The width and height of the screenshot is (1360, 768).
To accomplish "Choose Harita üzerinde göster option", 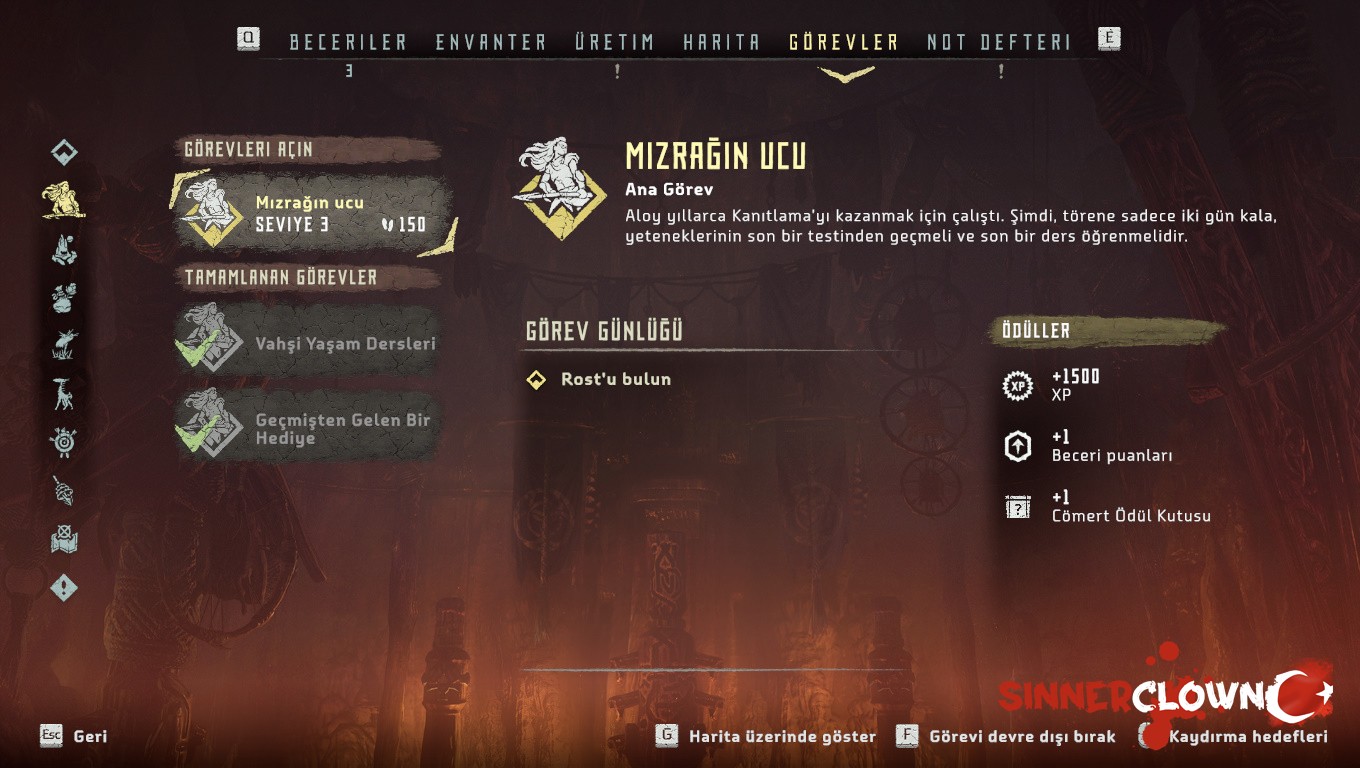I will [767, 736].
